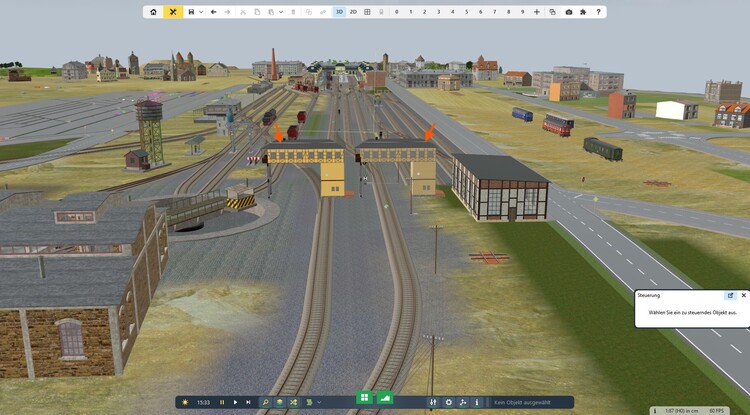Switch to 3D view mode
The width and height of the screenshot is (750, 415).
click(x=339, y=12)
